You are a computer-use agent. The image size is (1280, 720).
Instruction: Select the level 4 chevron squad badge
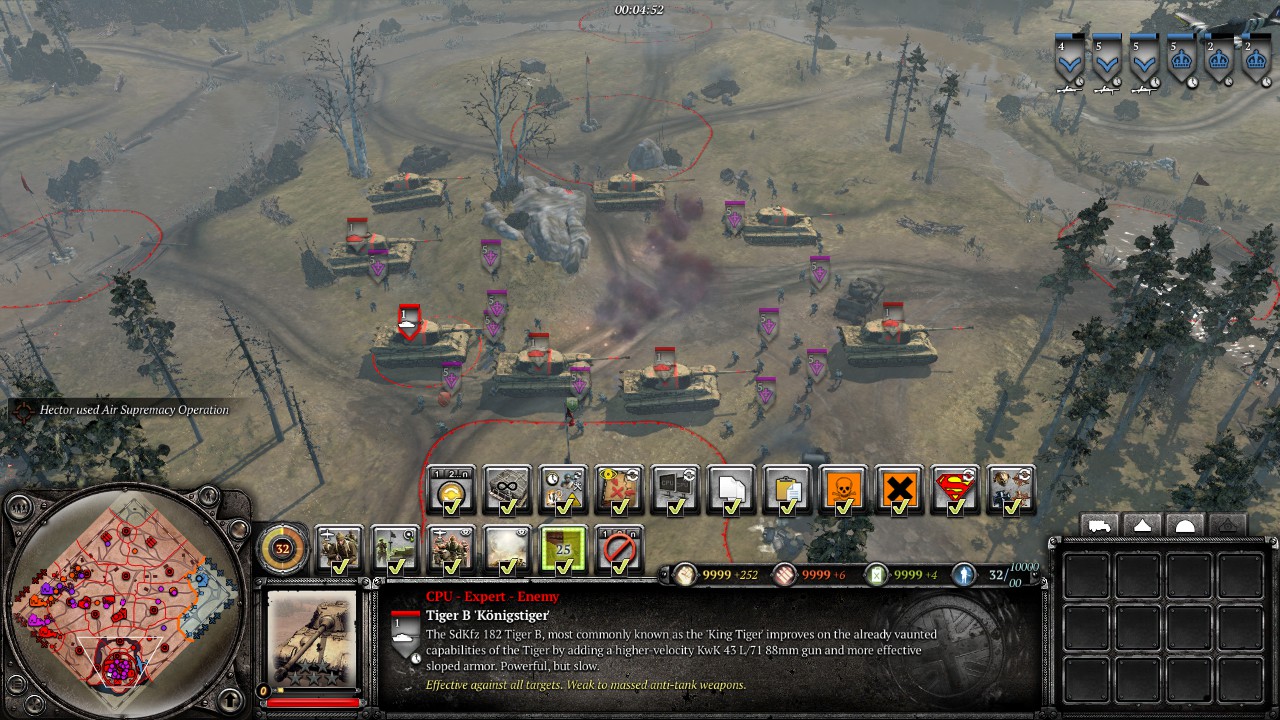tap(1069, 64)
